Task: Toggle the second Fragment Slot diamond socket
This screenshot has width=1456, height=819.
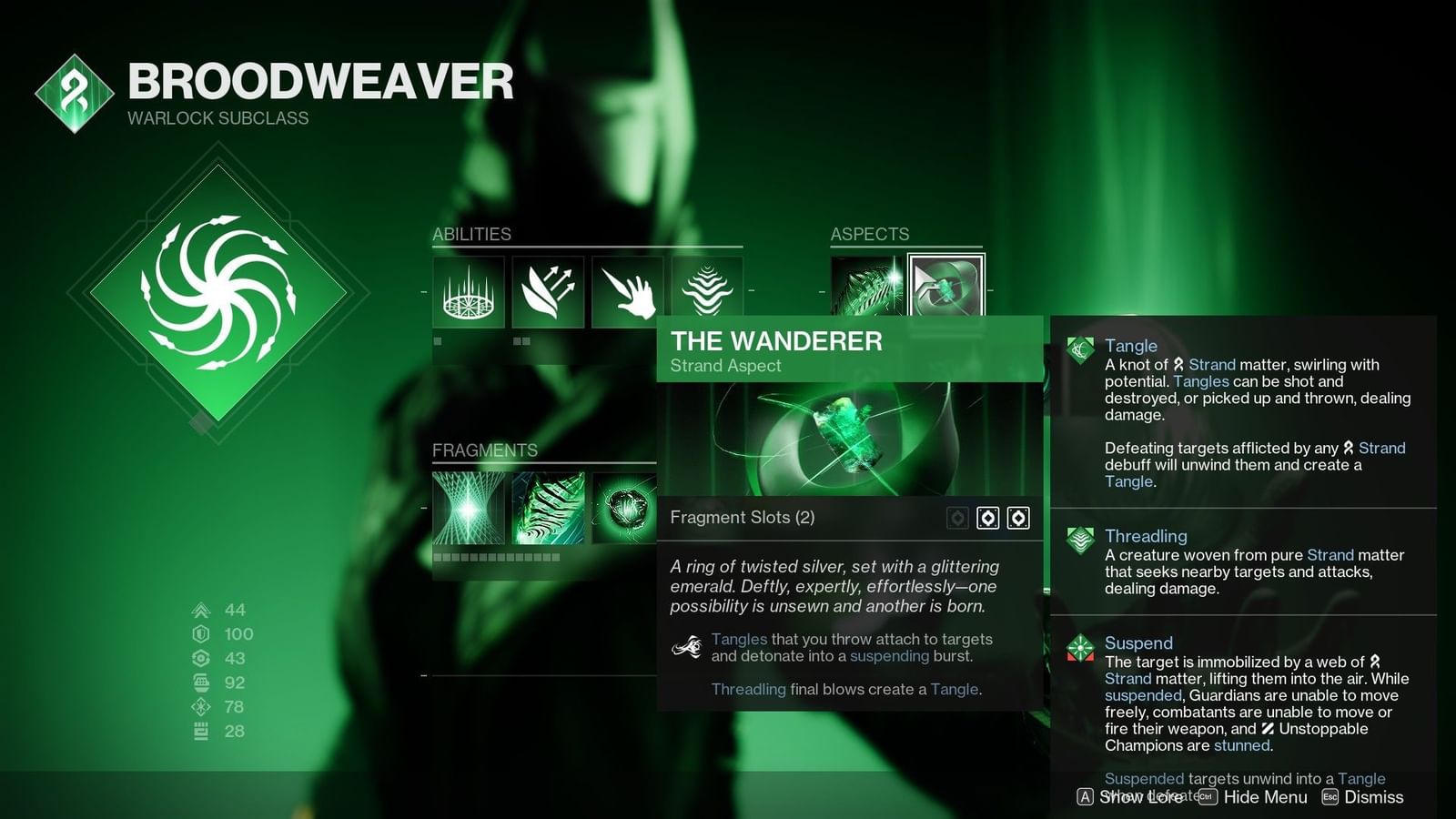Action: [1017, 517]
